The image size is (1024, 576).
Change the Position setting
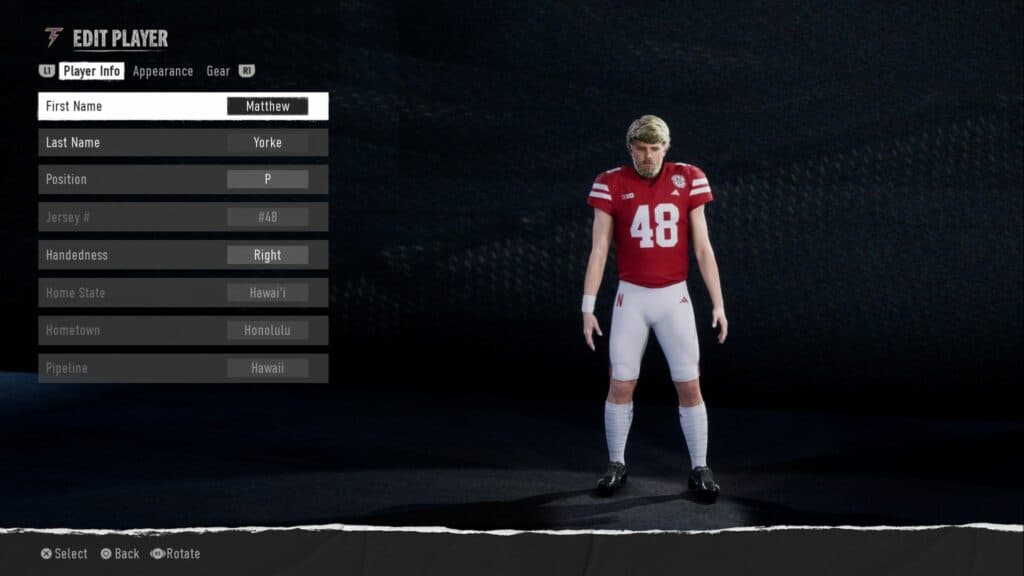coord(183,179)
